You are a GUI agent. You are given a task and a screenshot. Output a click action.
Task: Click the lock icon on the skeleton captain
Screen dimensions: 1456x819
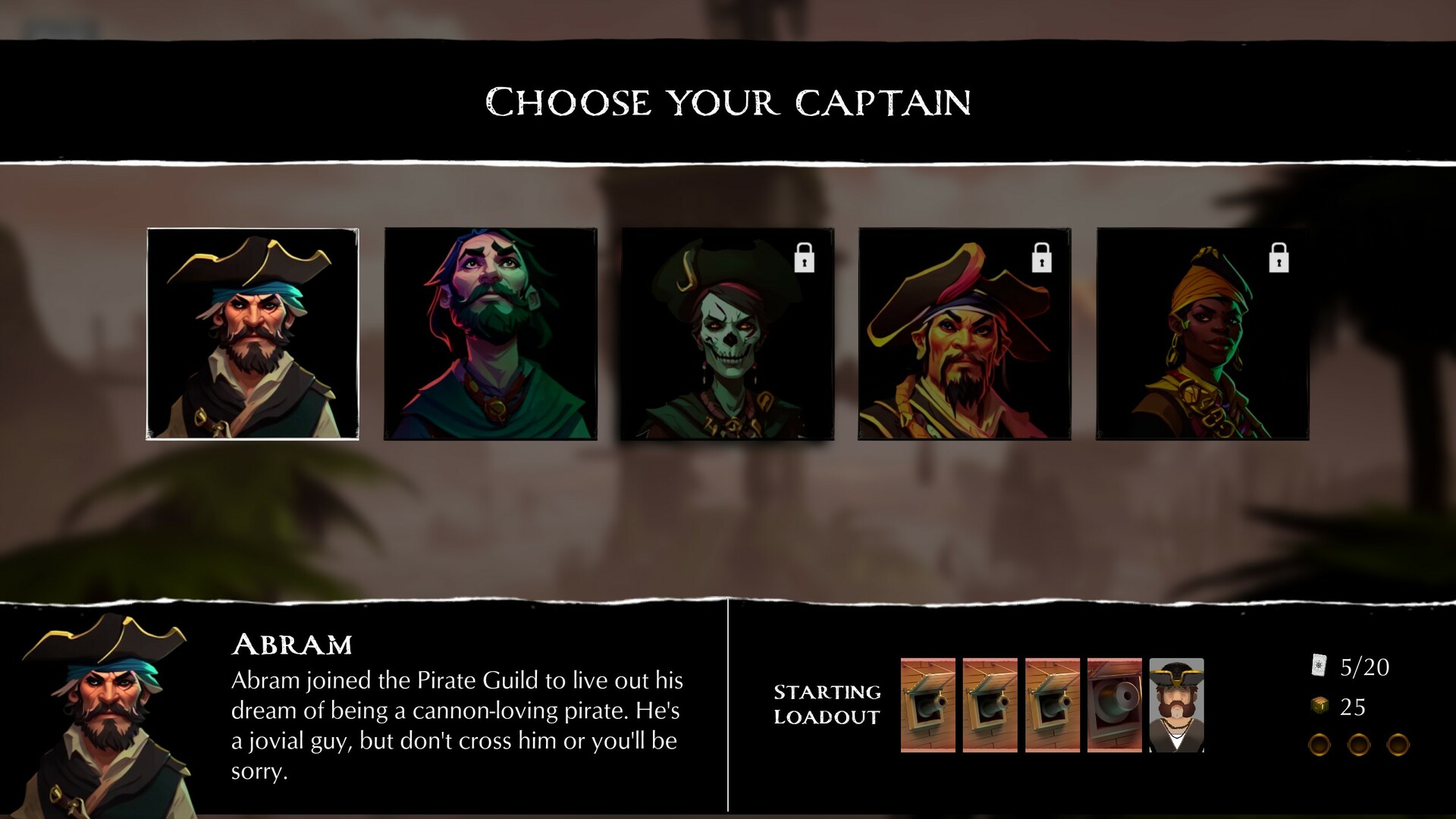(x=803, y=259)
